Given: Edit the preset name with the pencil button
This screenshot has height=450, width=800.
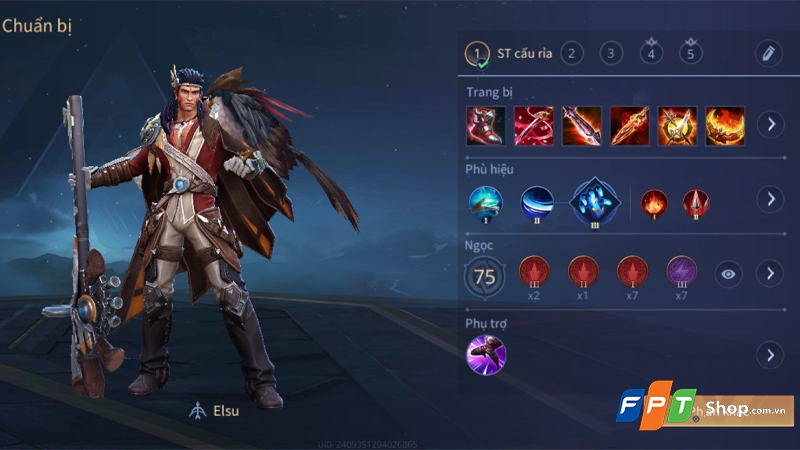Looking at the screenshot, I should 768,54.
